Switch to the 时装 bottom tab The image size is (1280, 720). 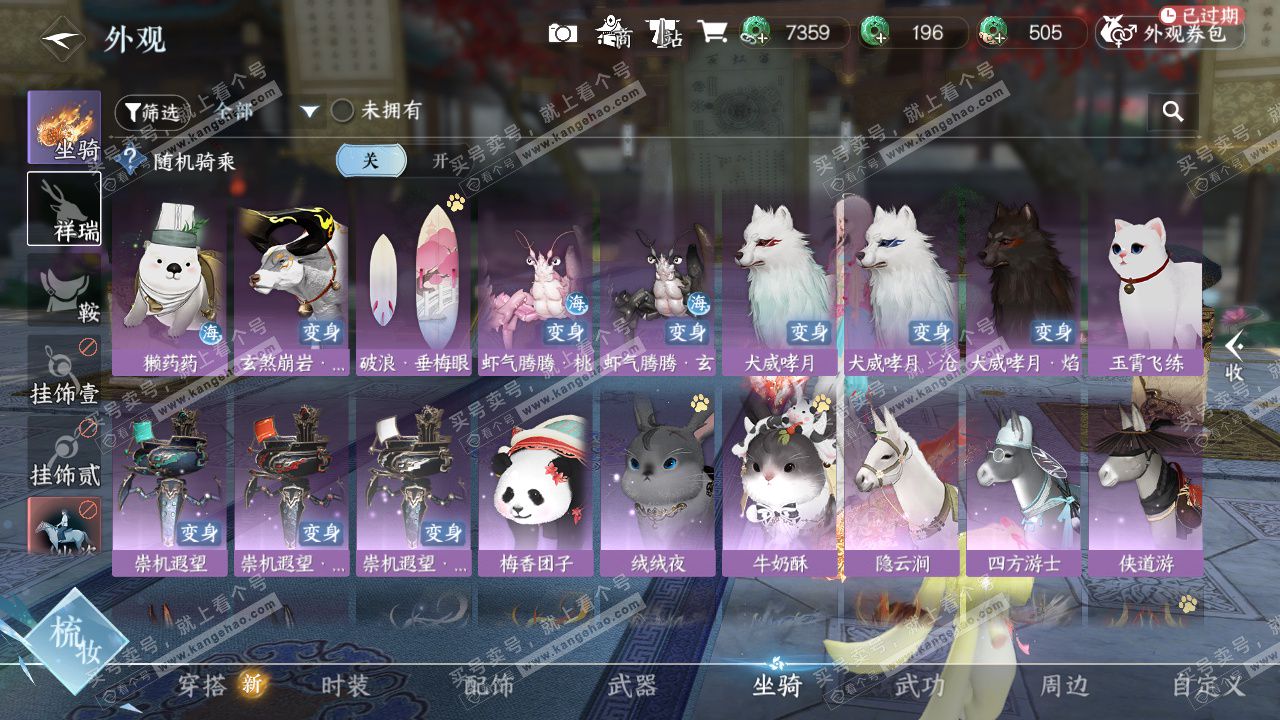coord(346,686)
